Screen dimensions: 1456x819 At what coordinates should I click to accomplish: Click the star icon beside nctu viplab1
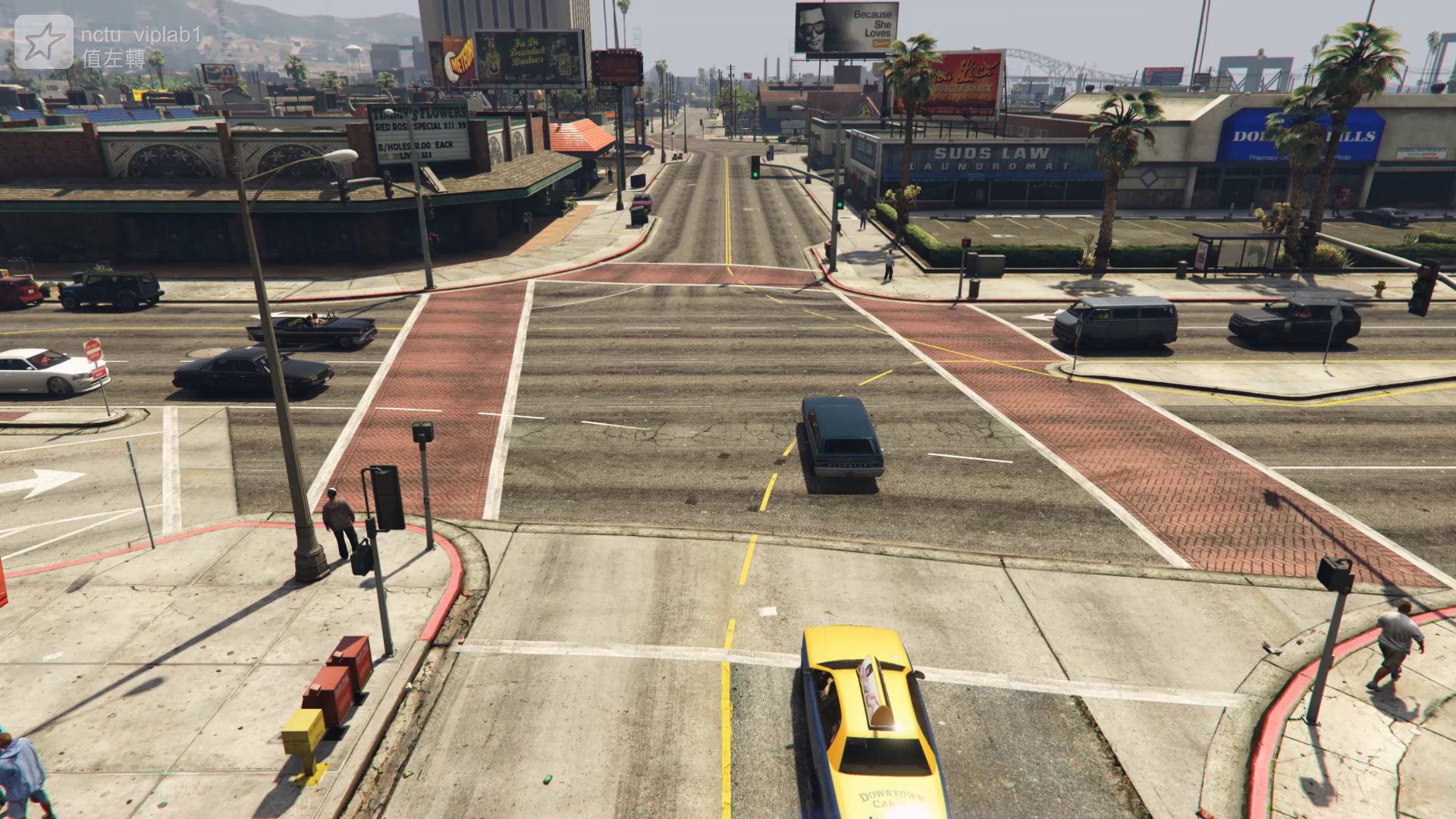tap(44, 42)
